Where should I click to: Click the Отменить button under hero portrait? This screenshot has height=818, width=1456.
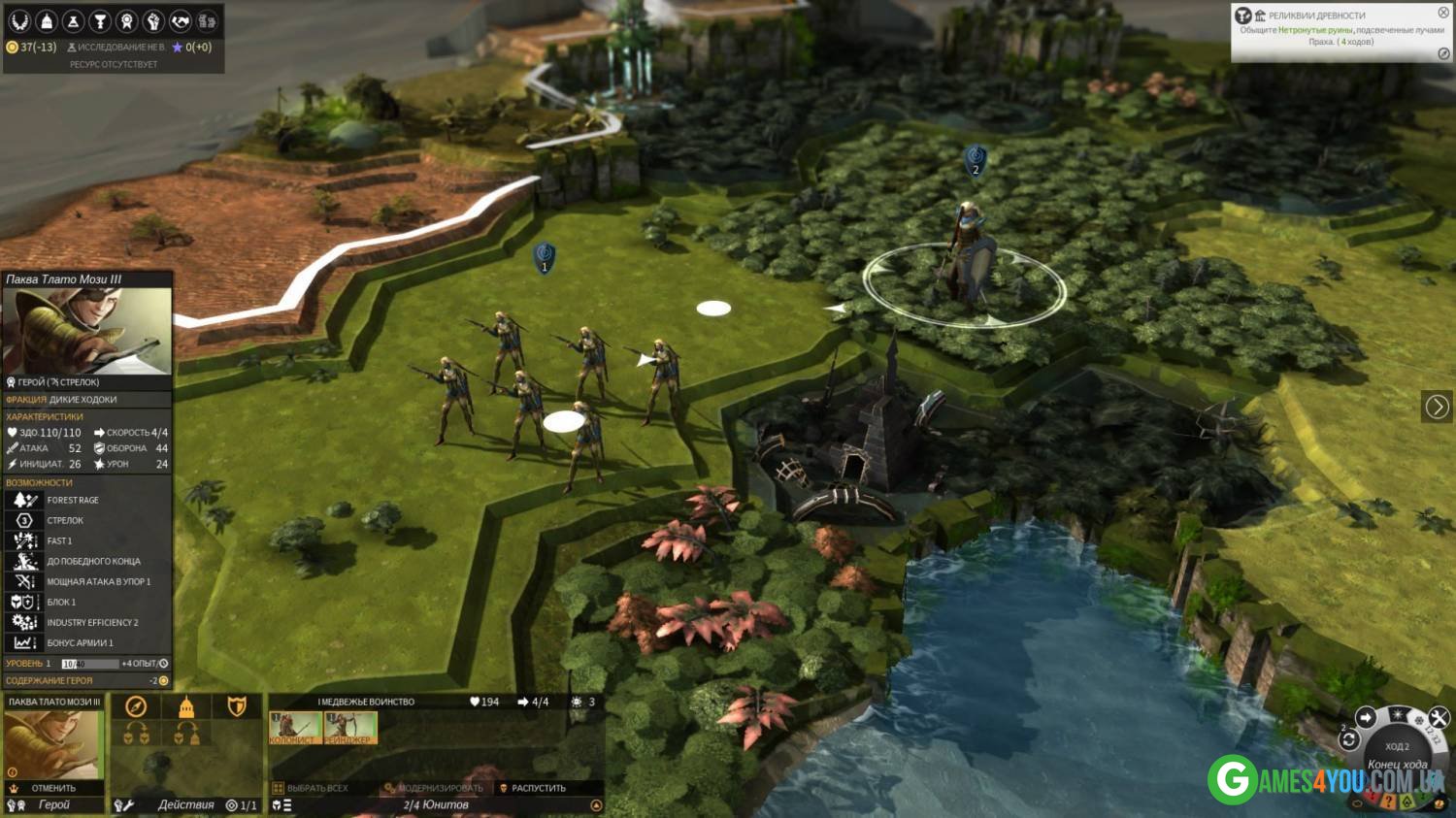pyautogui.click(x=52, y=788)
